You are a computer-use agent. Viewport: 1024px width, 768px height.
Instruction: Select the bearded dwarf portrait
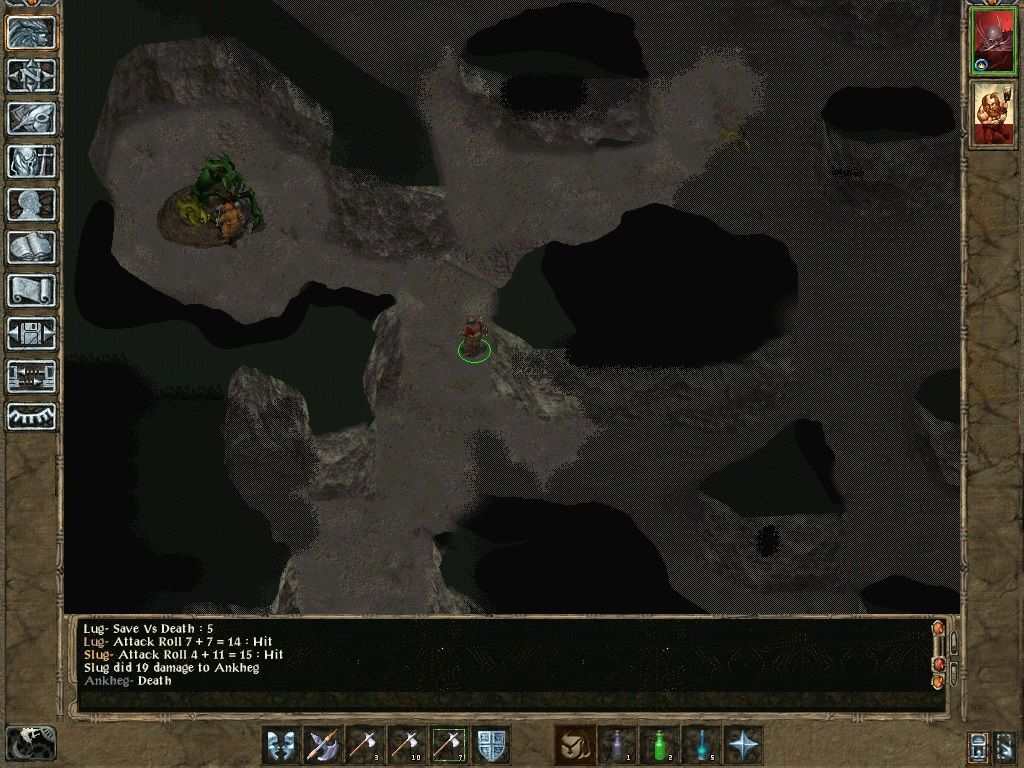(x=992, y=115)
